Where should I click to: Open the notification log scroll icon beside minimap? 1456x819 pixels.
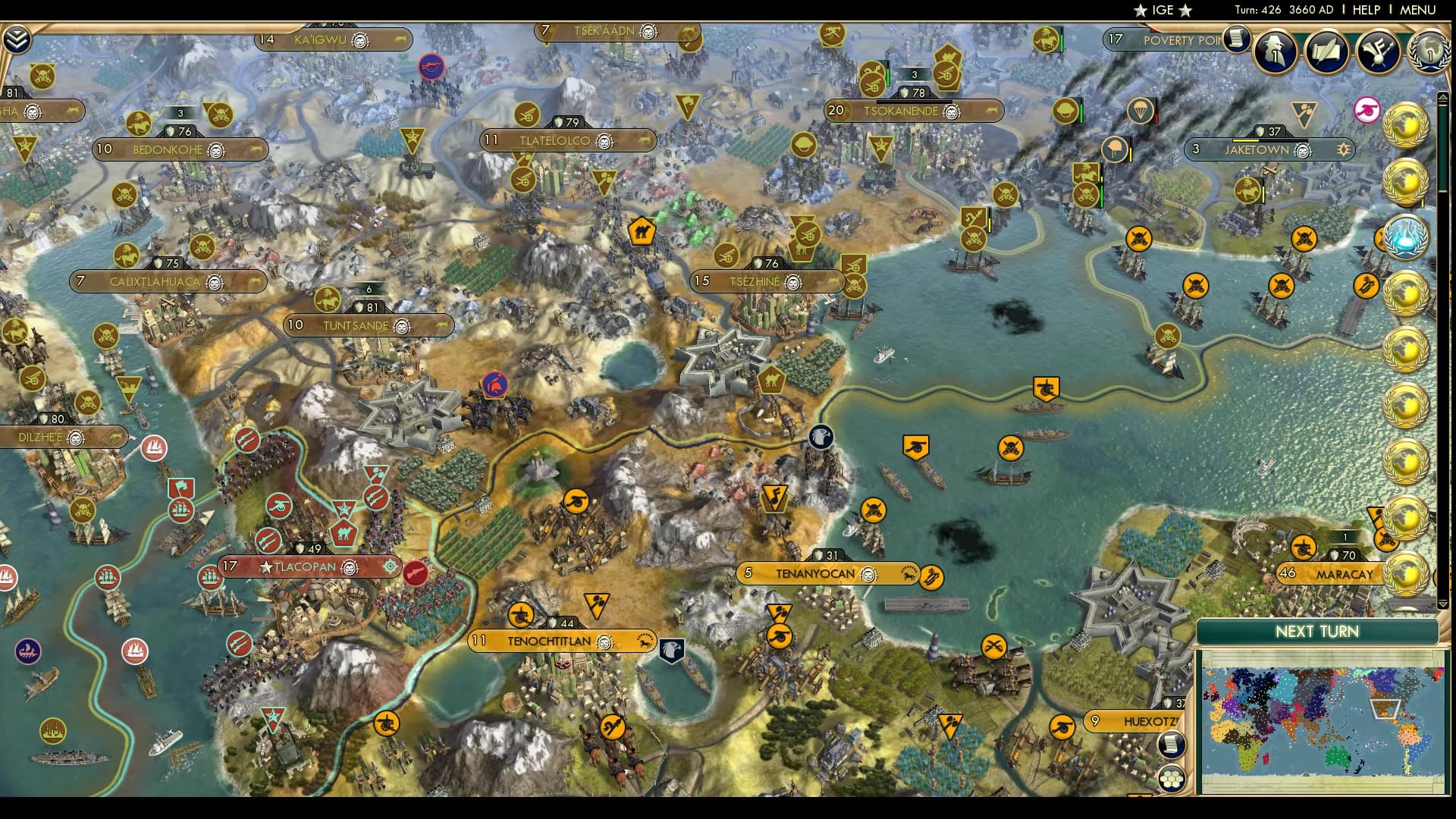(x=1172, y=745)
